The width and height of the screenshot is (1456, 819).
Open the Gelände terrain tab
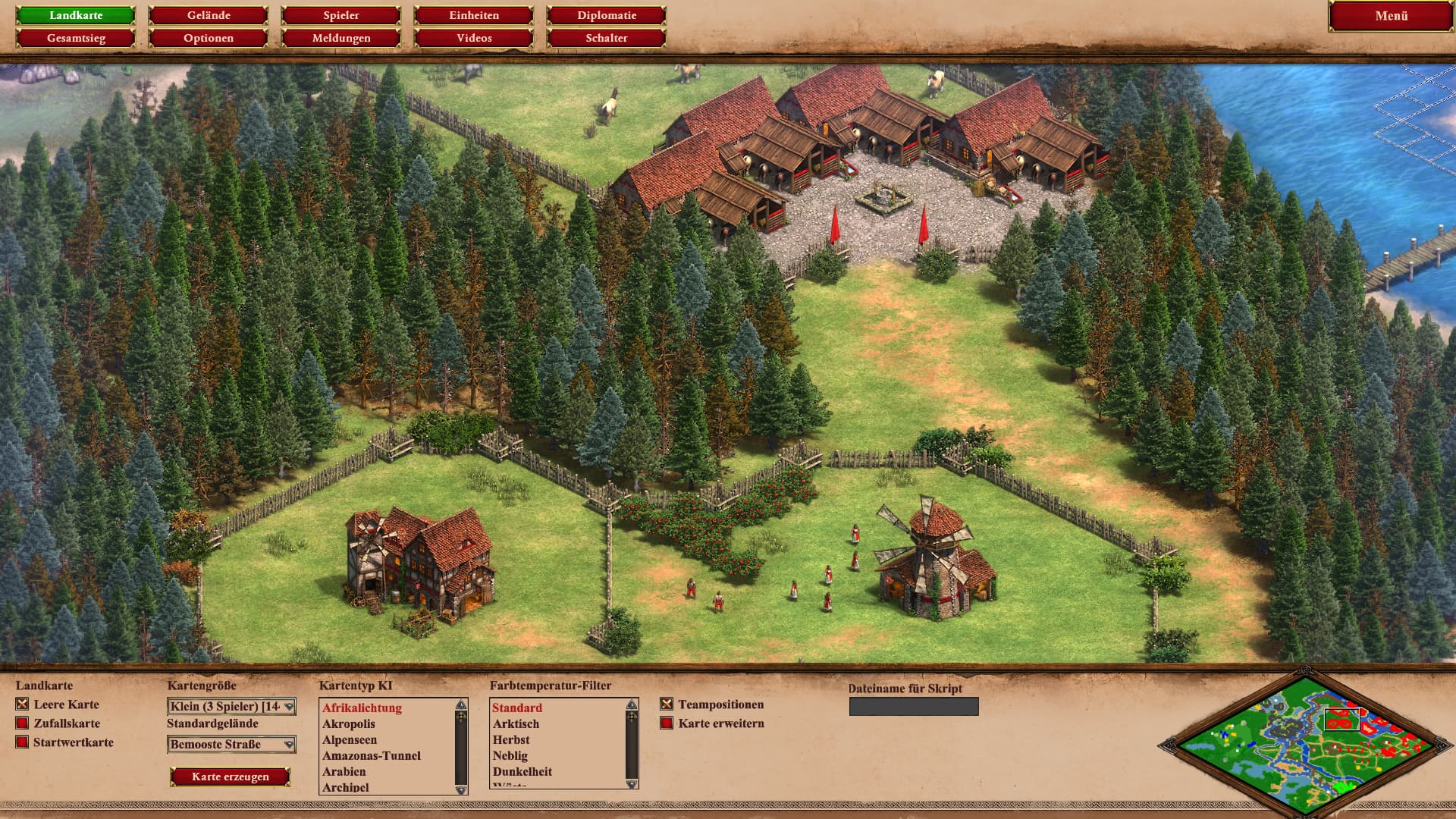209,15
